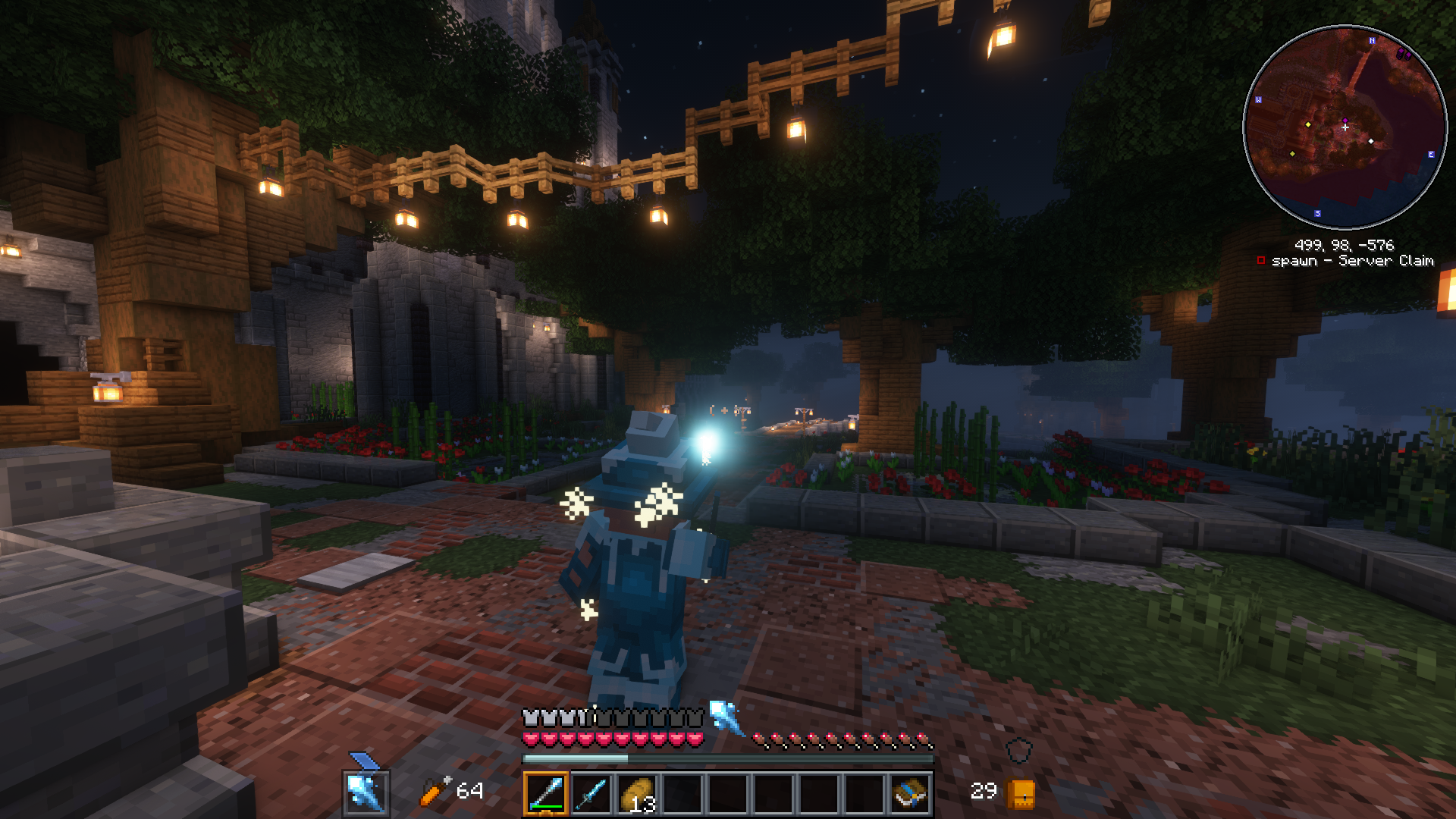Click the circular minimap

1345,127
